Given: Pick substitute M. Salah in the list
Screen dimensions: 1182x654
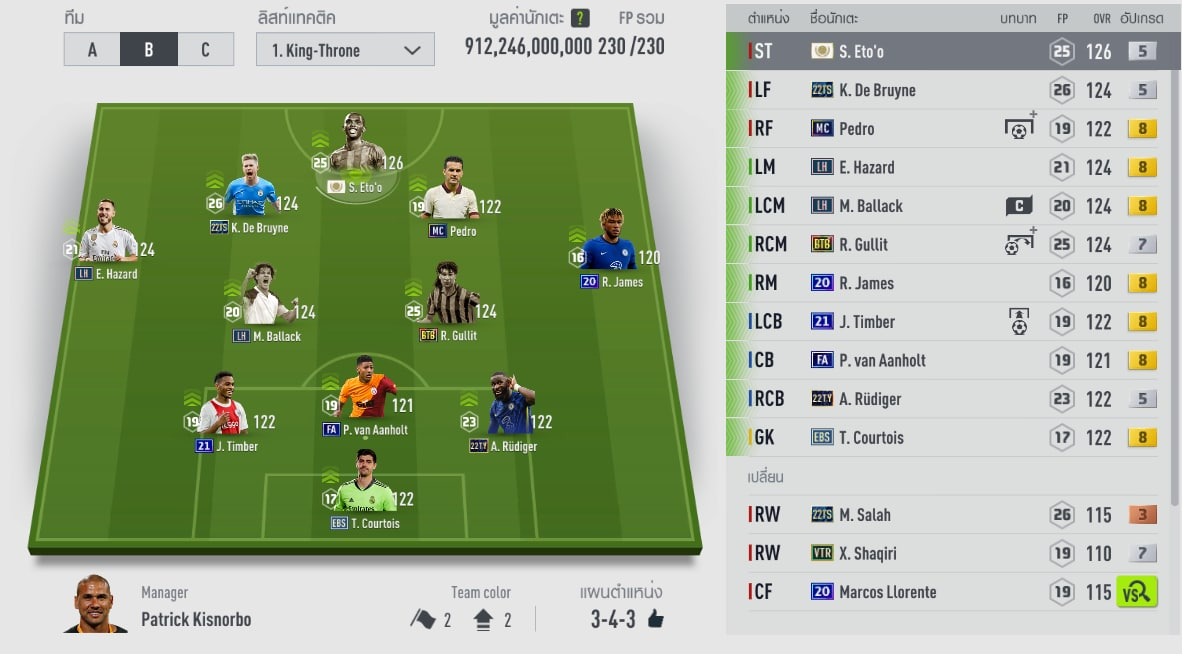Looking at the screenshot, I should (x=950, y=515).
